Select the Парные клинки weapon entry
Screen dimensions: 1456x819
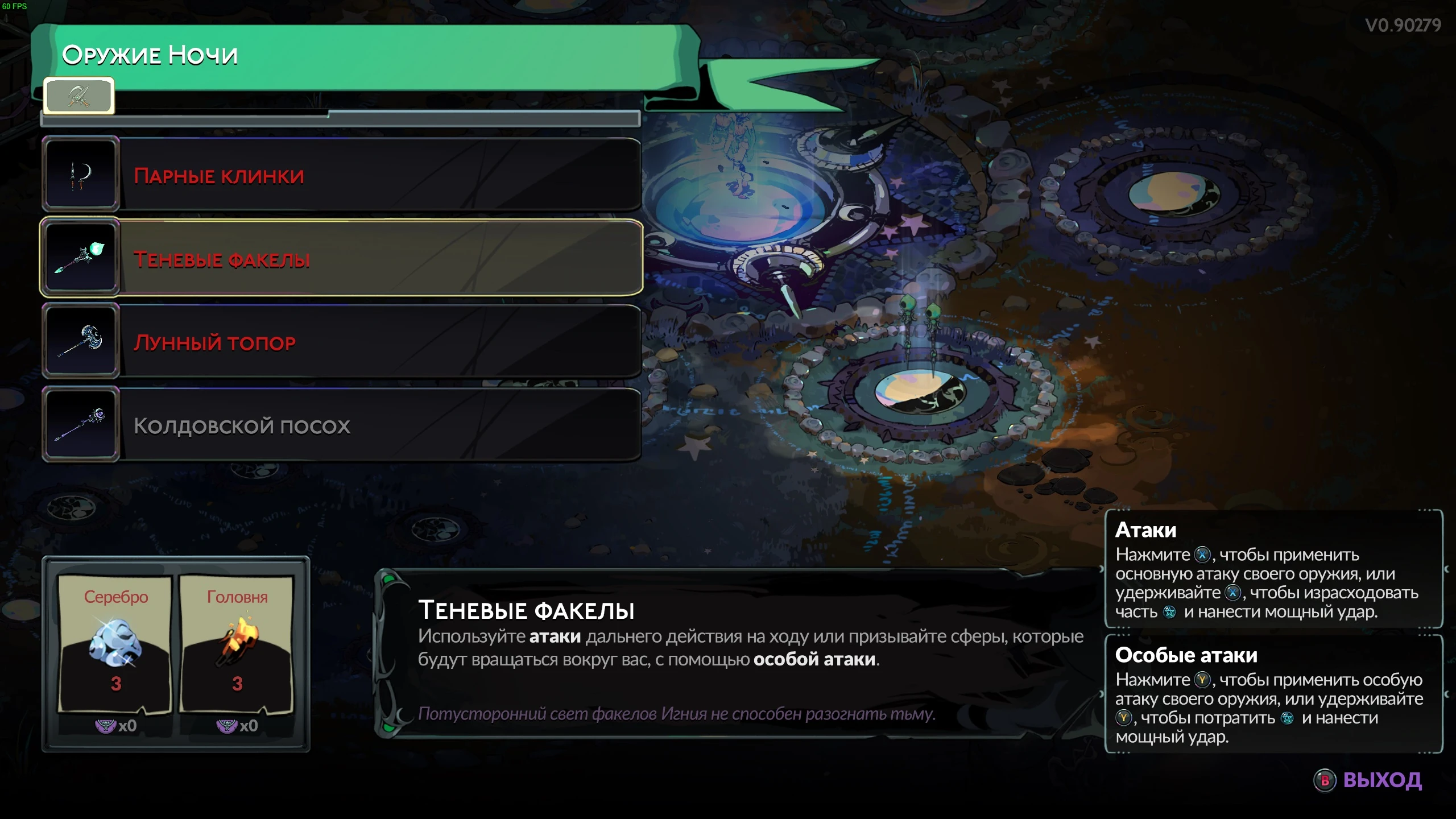[341, 175]
